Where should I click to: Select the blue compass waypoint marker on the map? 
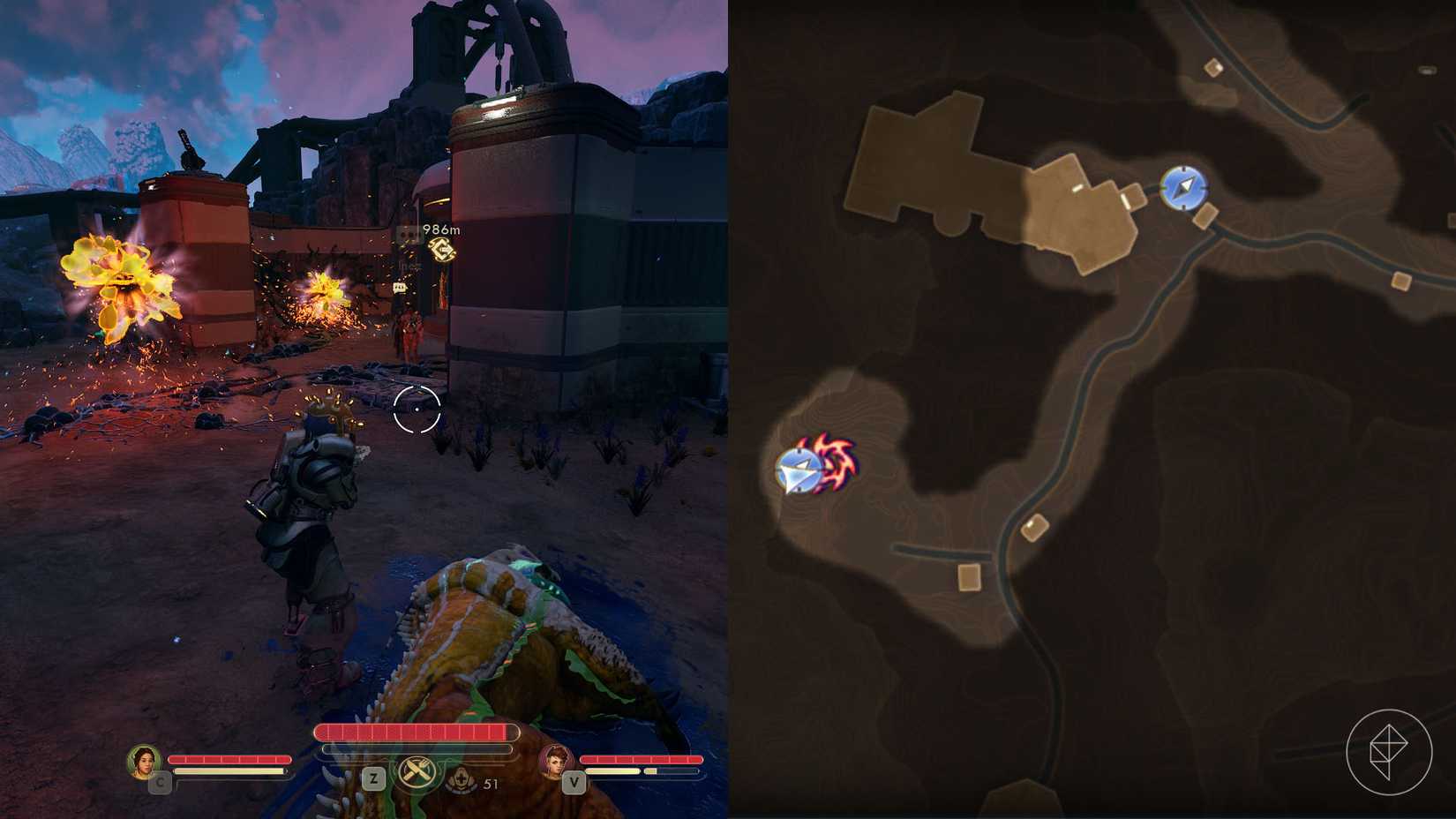pos(1185,188)
